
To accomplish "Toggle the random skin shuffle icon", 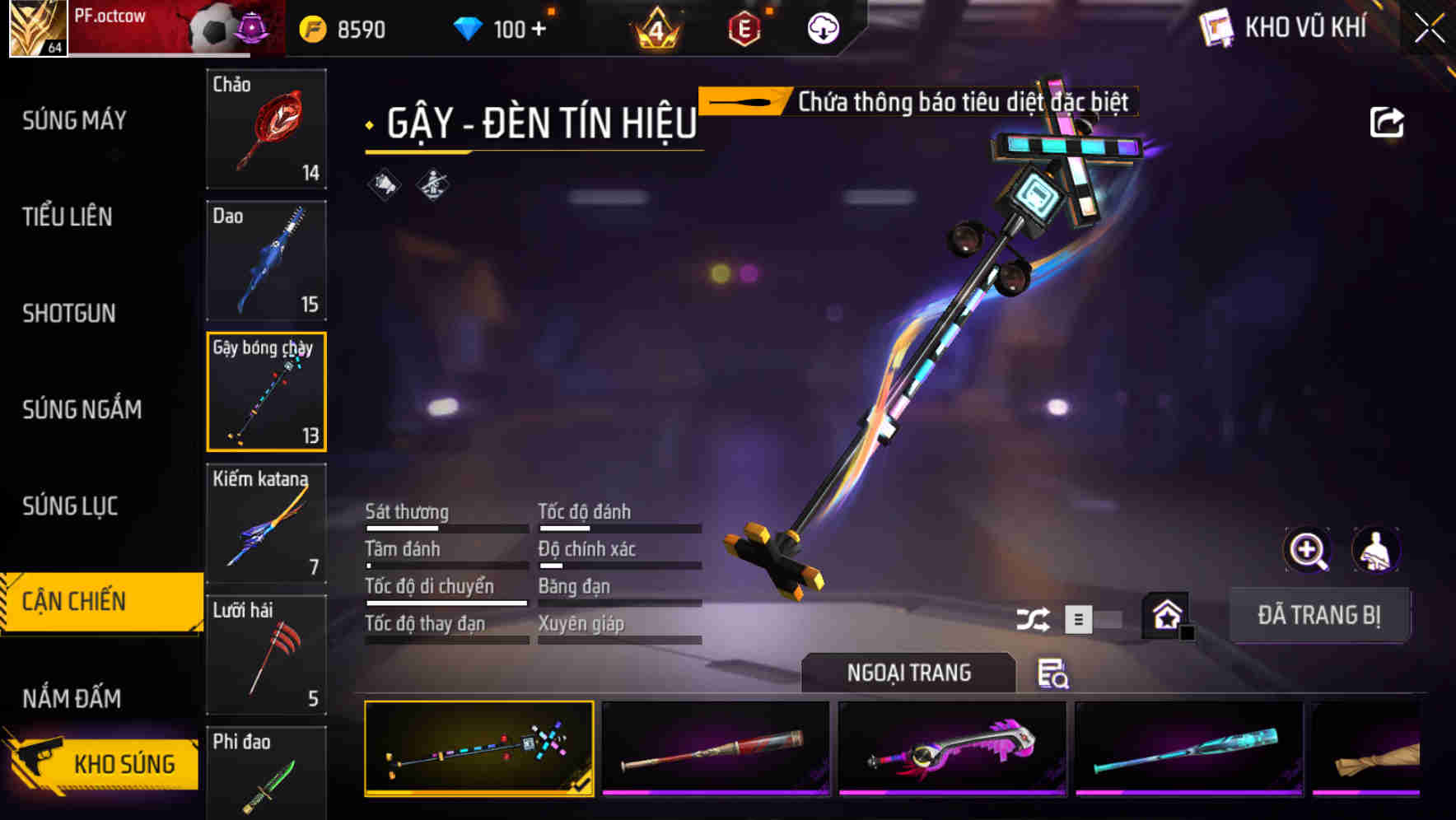I will 1033,619.
